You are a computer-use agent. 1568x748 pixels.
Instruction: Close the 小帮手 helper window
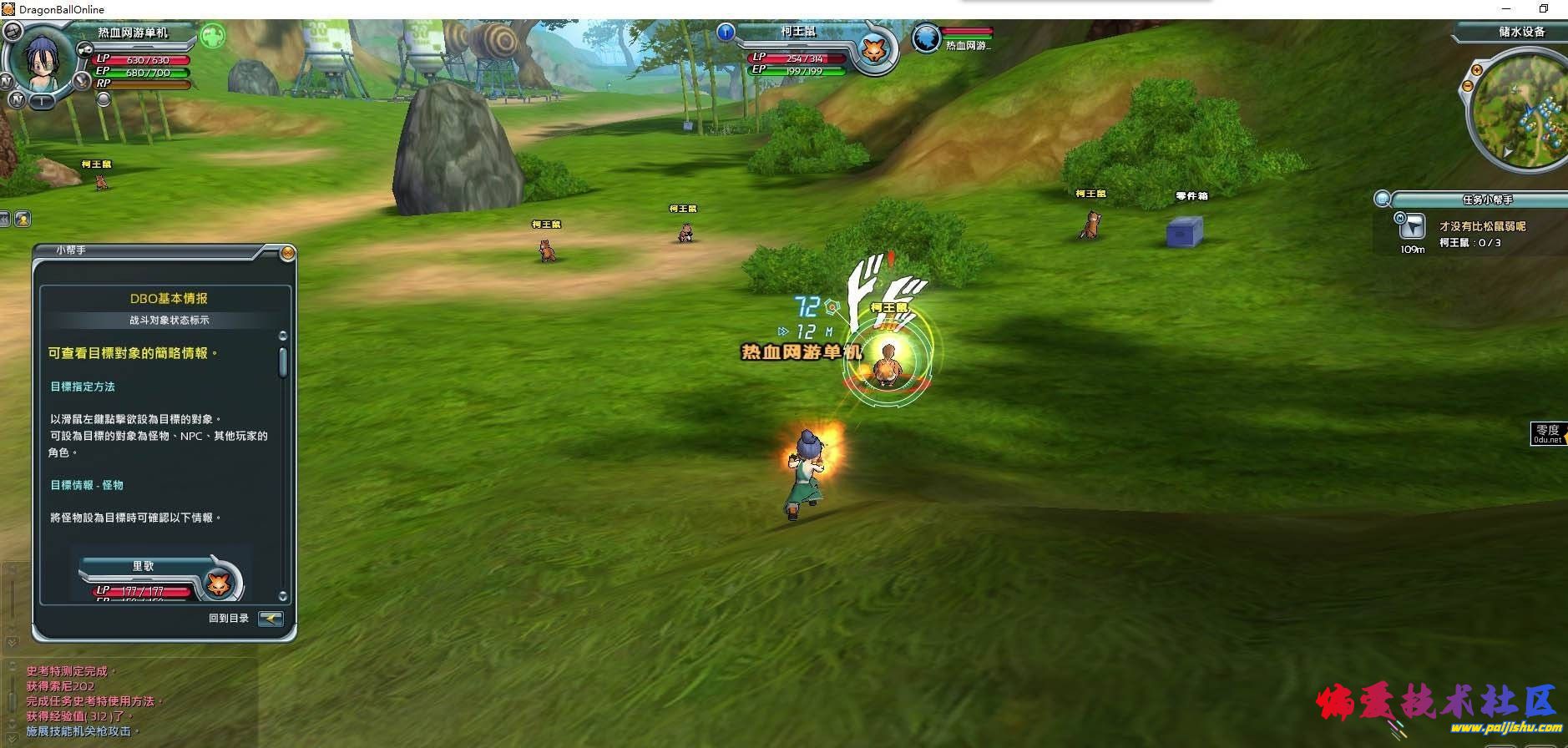[287, 253]
